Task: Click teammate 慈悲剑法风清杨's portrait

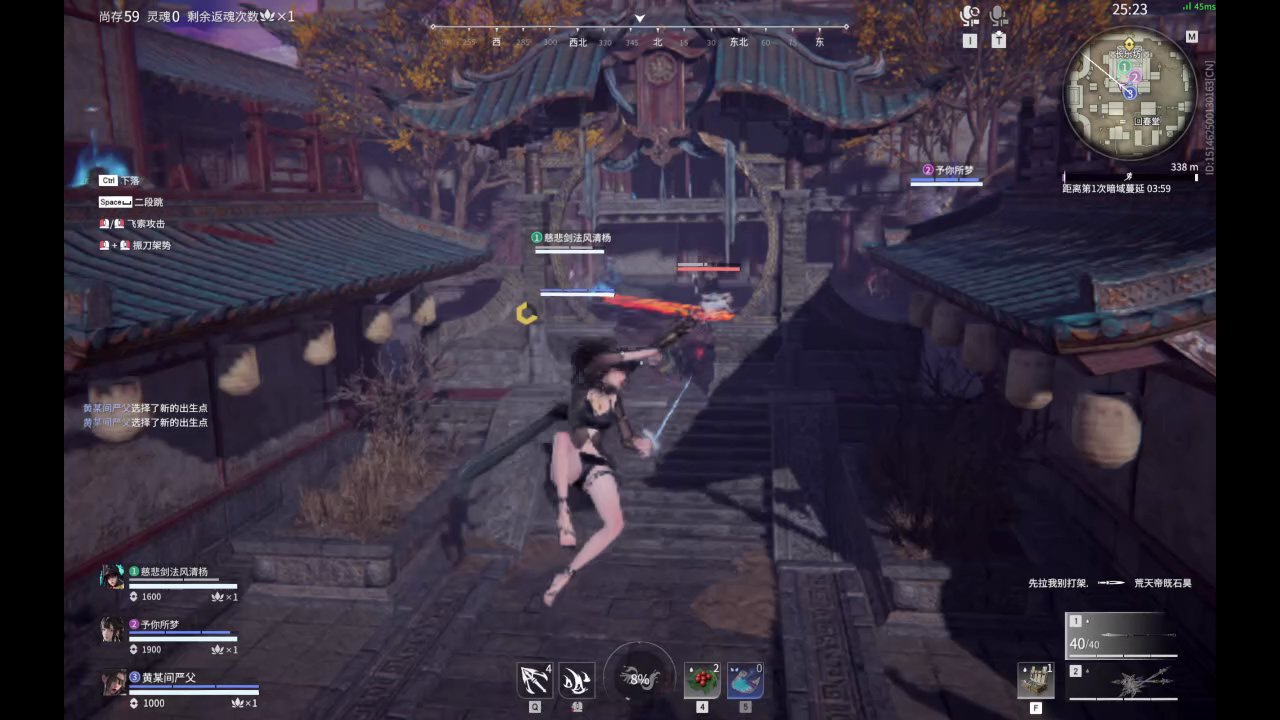Action: pos(113,578)
